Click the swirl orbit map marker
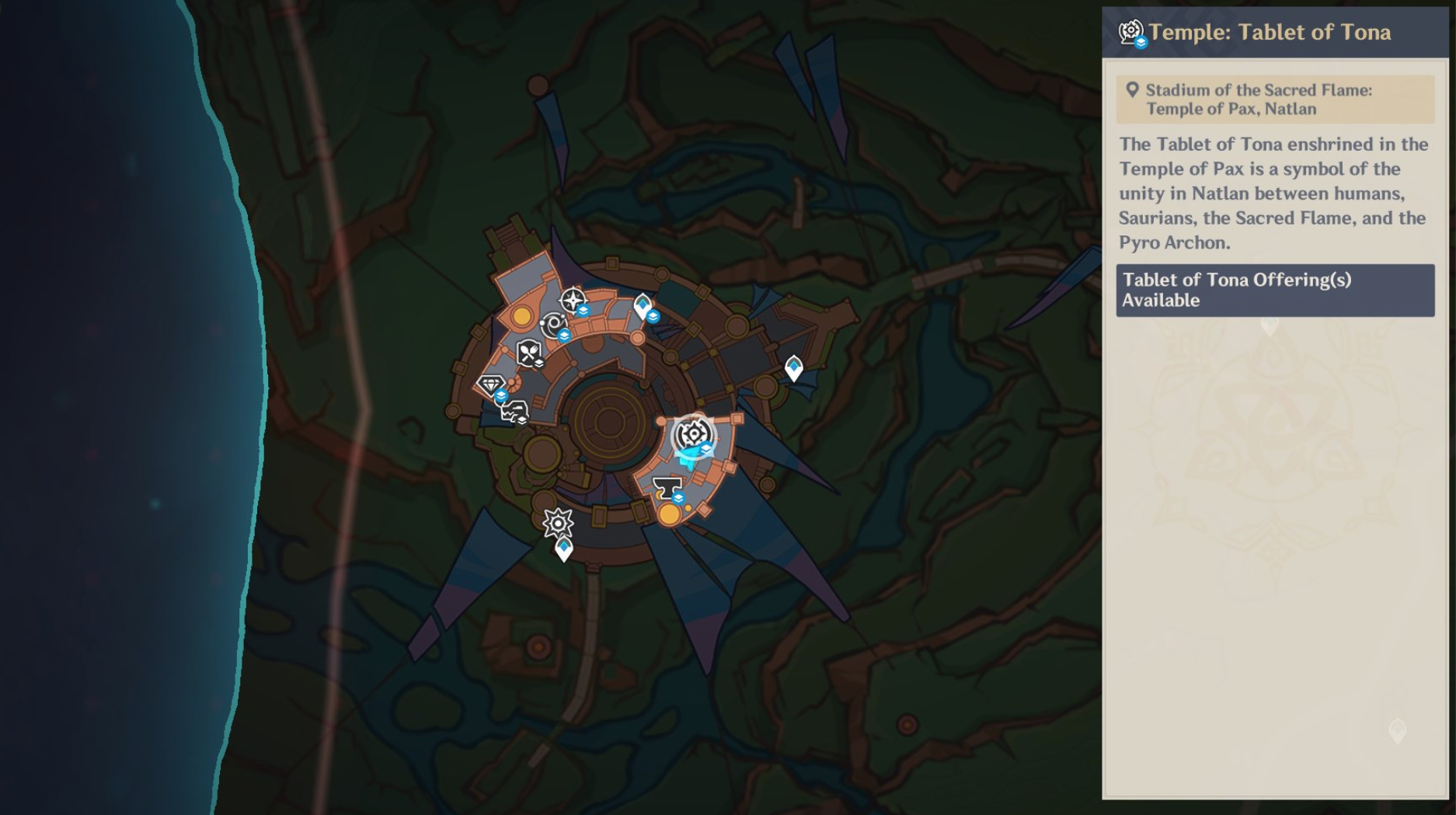Viewport: 1456px width, 815px height. [x=554, y=325]
